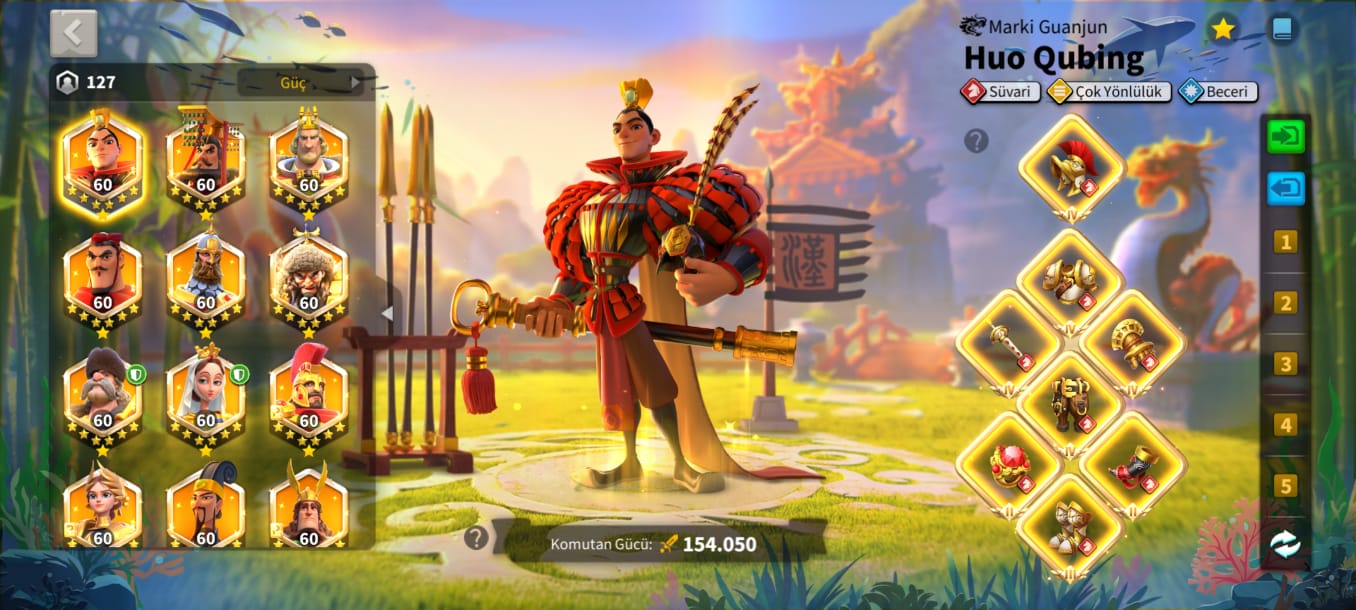1356x610 pixels.
Task: Go back with the arrow button
Action: (x=73, y=33)
